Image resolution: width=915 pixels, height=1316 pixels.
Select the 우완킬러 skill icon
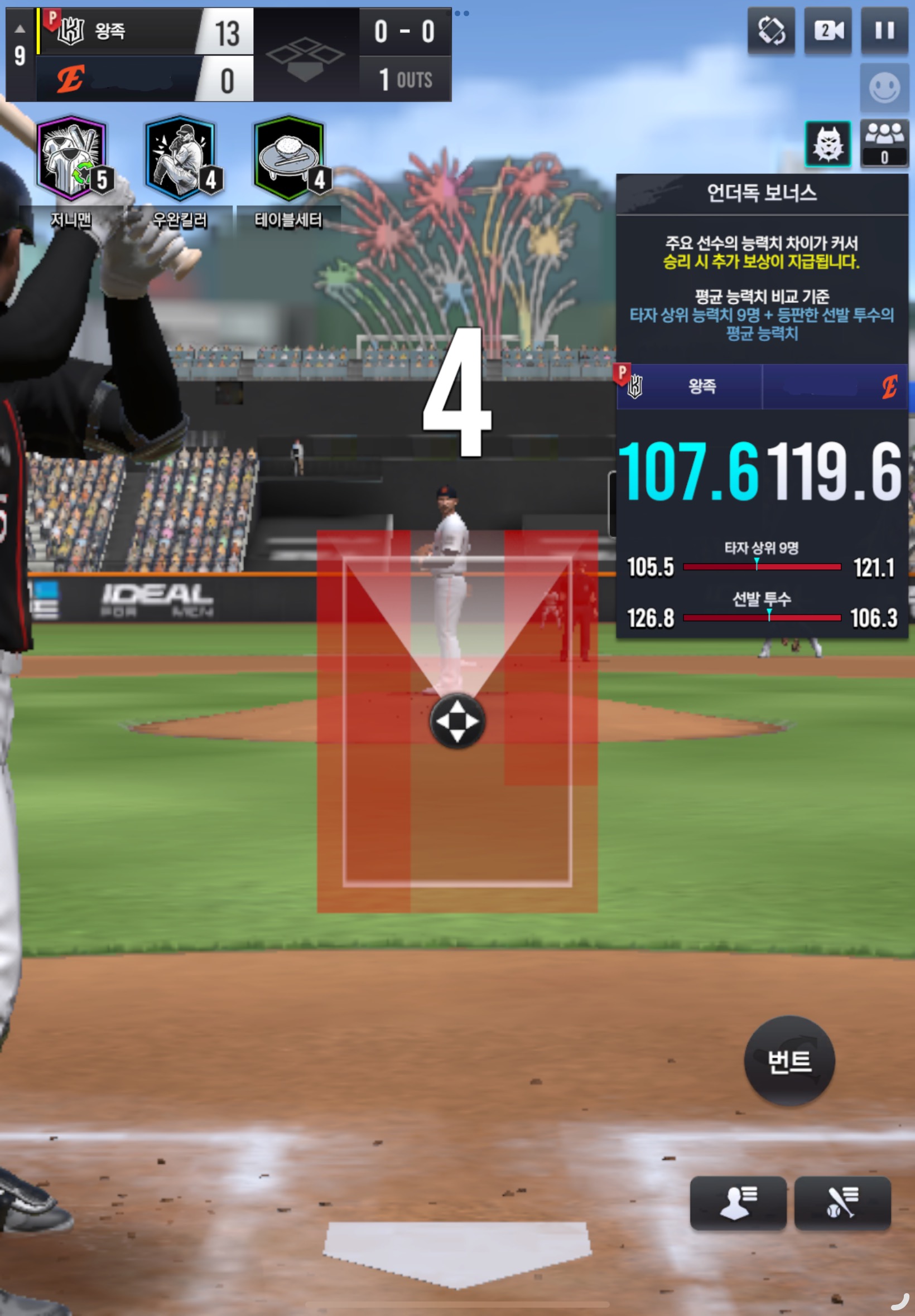pyautogui.click(x=180, y=158)
